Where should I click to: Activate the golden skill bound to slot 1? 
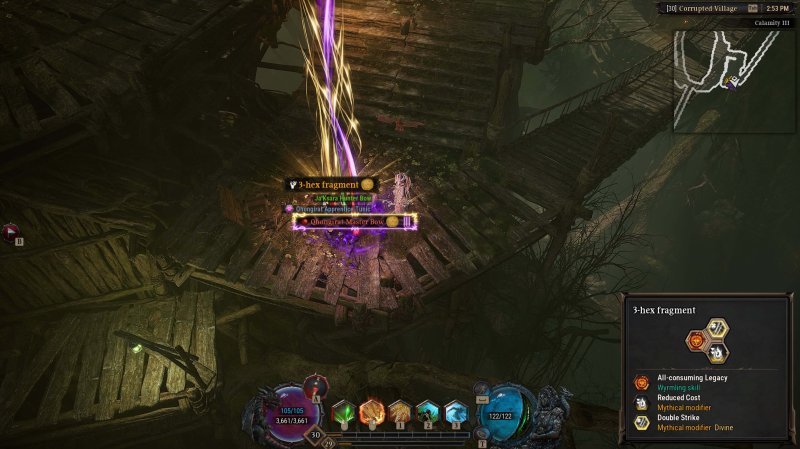[x=400, y=412]
